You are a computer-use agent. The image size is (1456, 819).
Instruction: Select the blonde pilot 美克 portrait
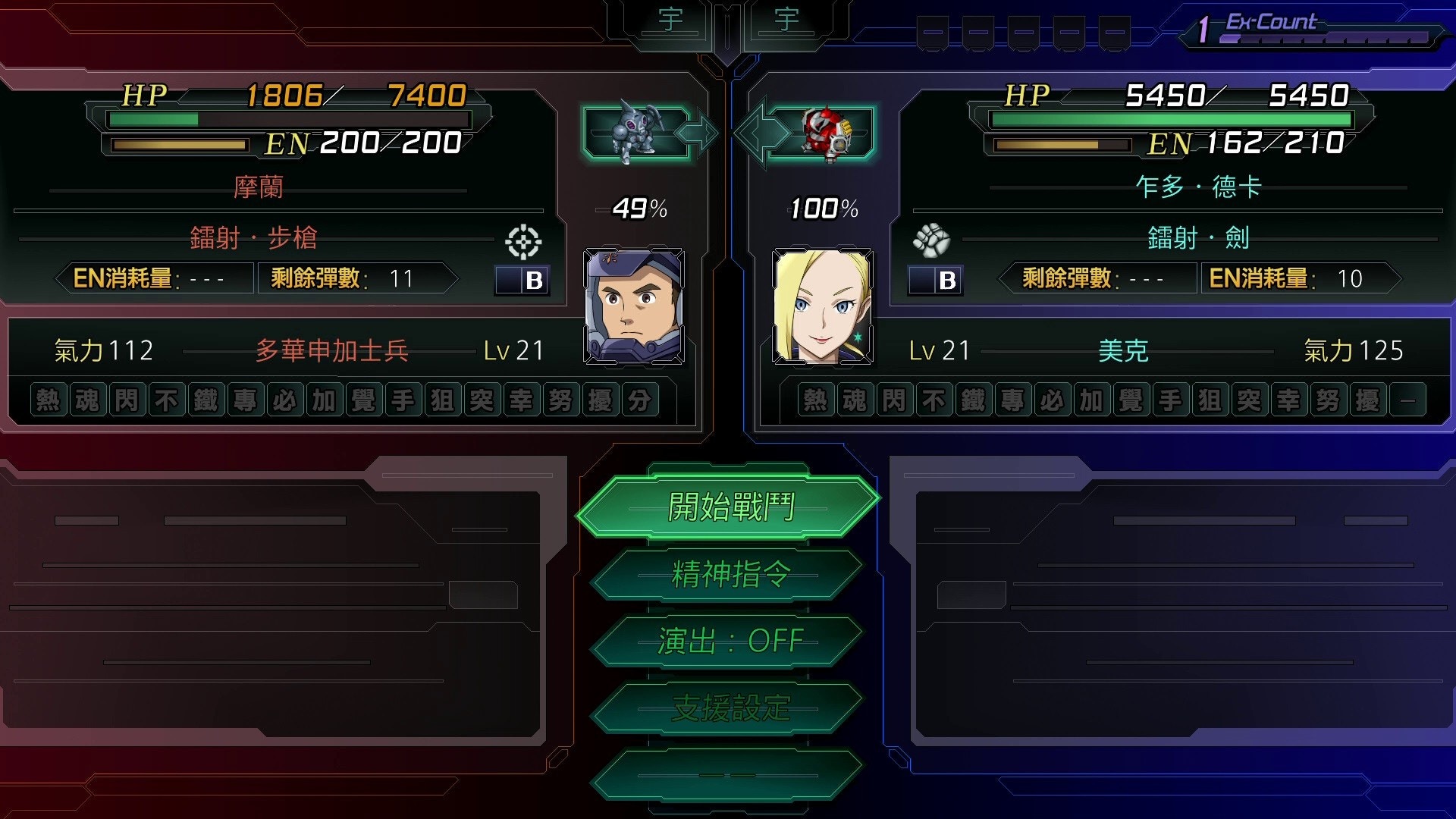coord(822,307)
